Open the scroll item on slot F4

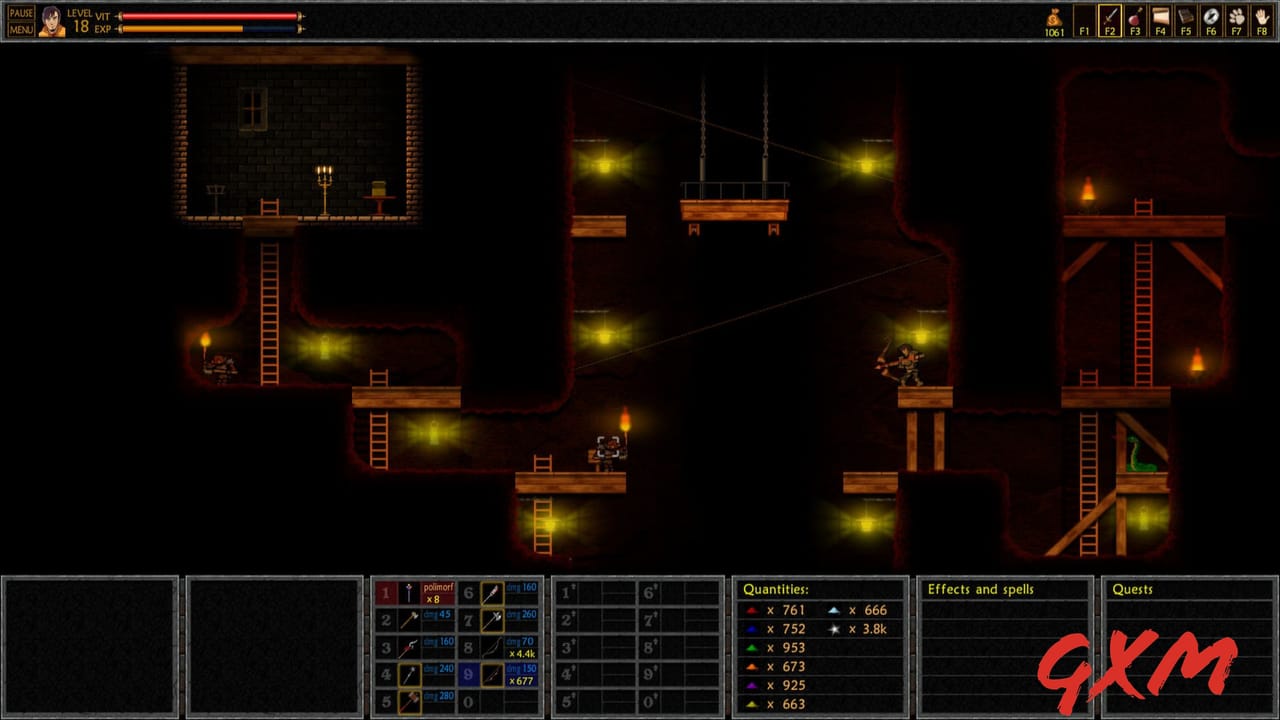click(1159, 18)
